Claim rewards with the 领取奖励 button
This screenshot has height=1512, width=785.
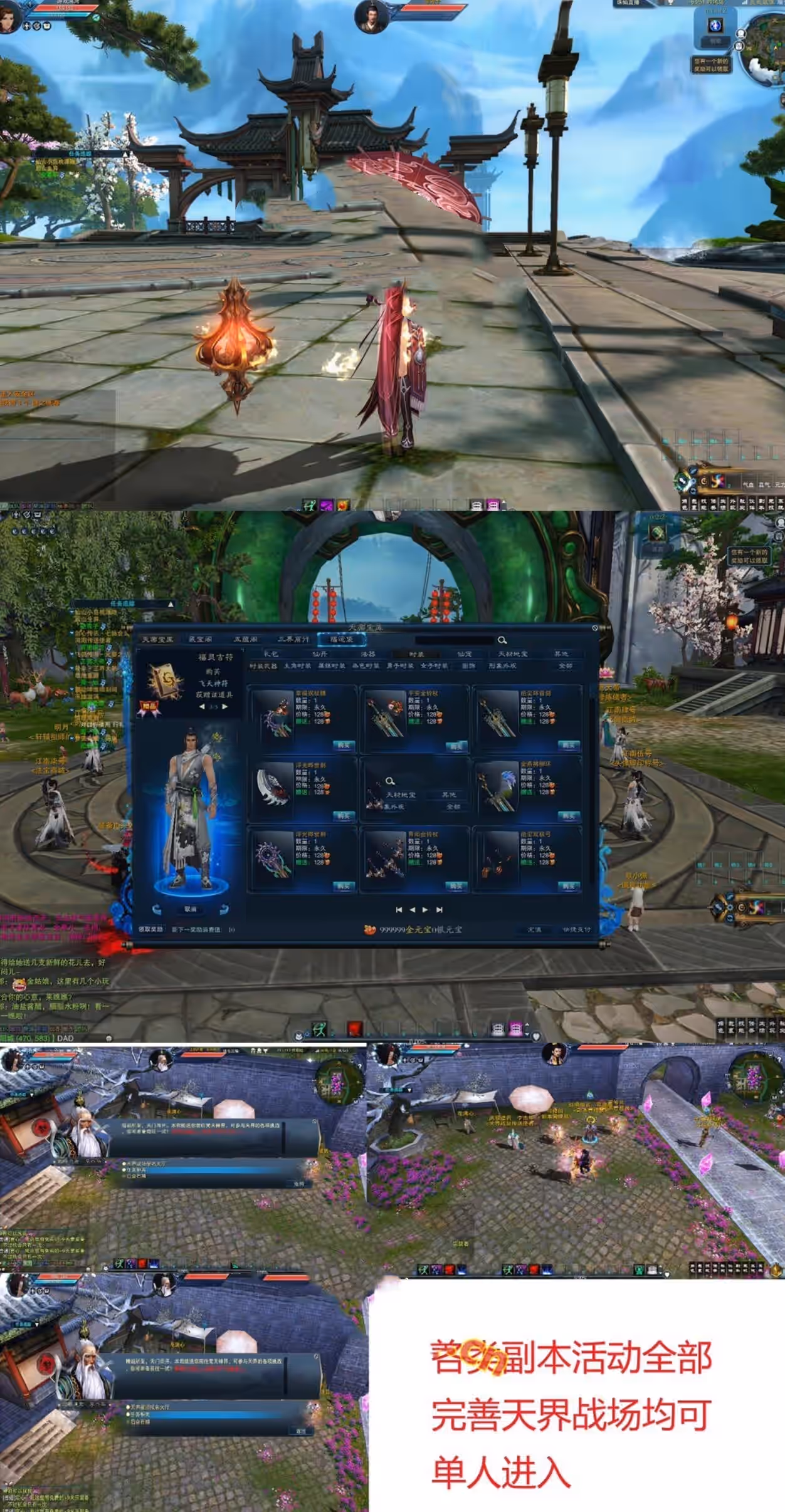click(x=151, y=929)
